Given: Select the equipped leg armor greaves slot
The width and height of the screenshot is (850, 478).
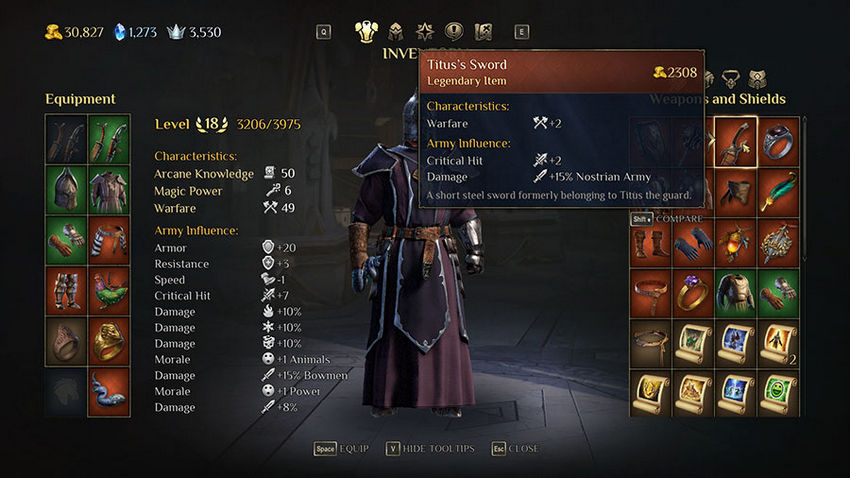Looking at the screenshot, I should (x=66, y=290).
